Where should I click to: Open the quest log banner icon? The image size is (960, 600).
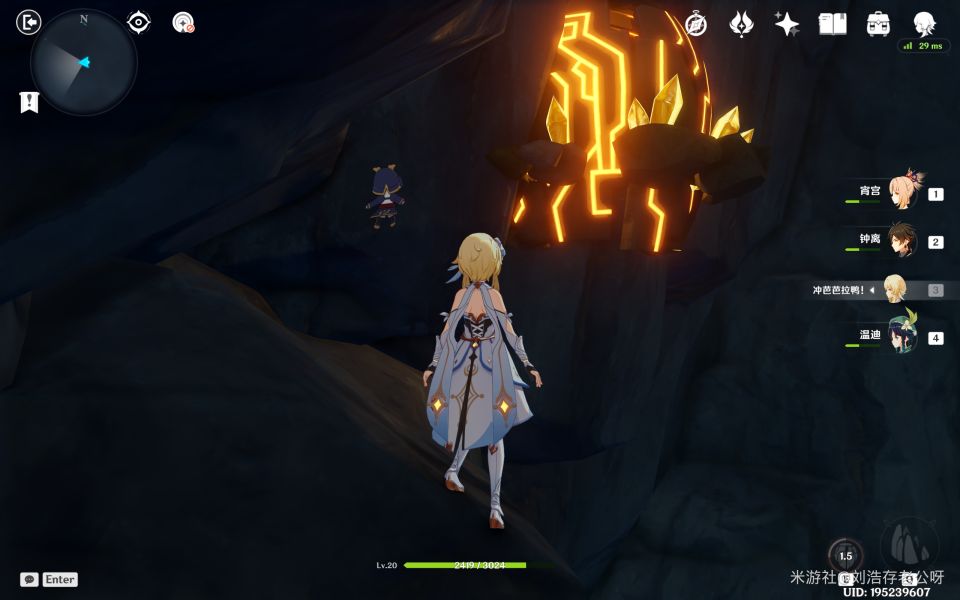29,101
